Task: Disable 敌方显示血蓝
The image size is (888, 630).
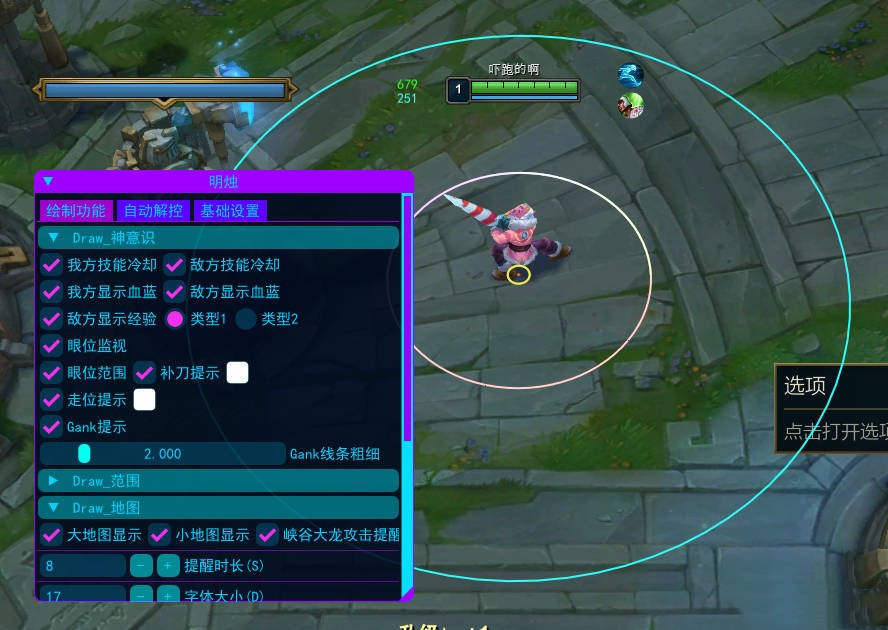Action: (x=175, y=292)
